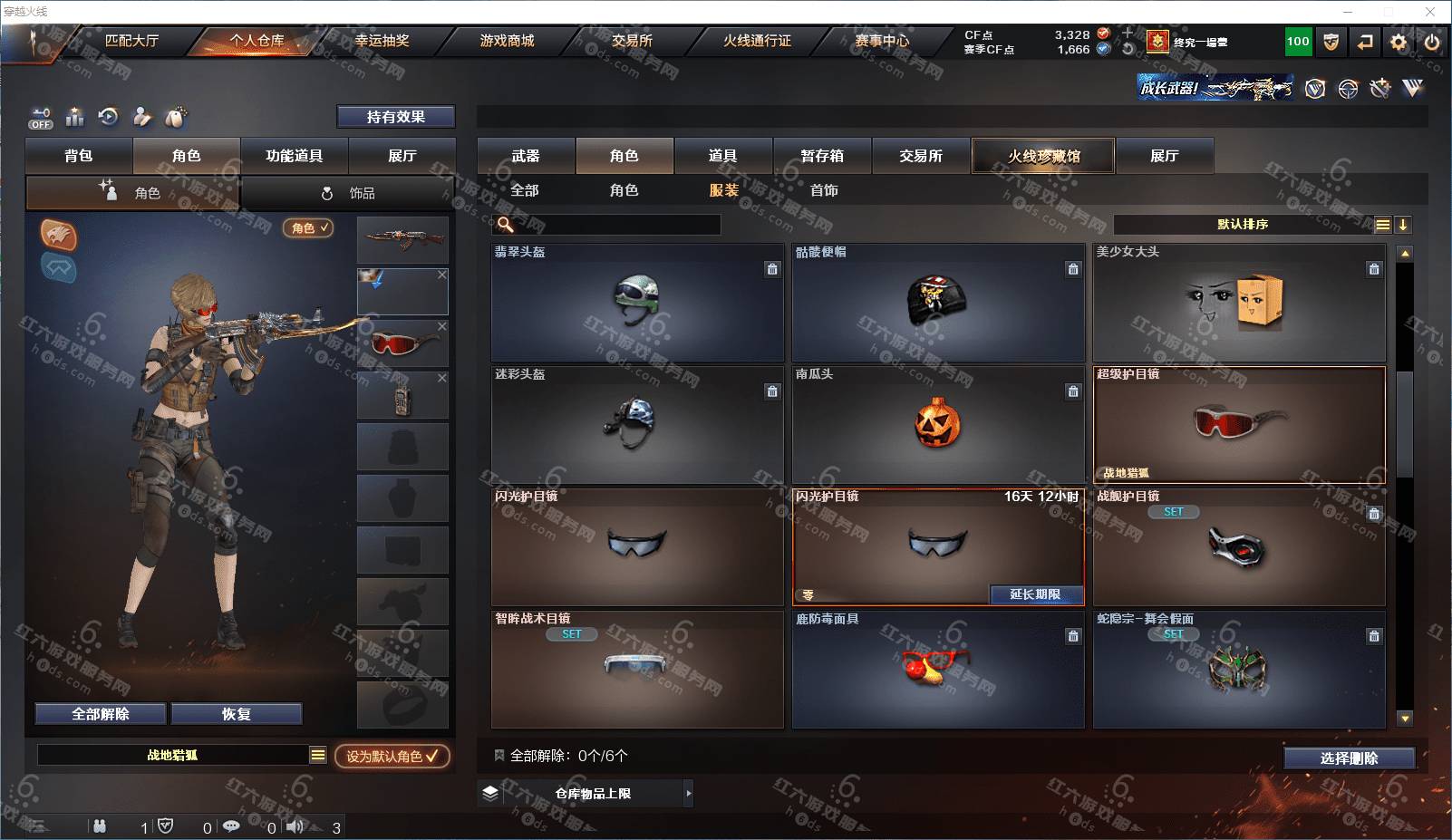Open settings via the gear icon
1452x840 pixels.
1399,42
